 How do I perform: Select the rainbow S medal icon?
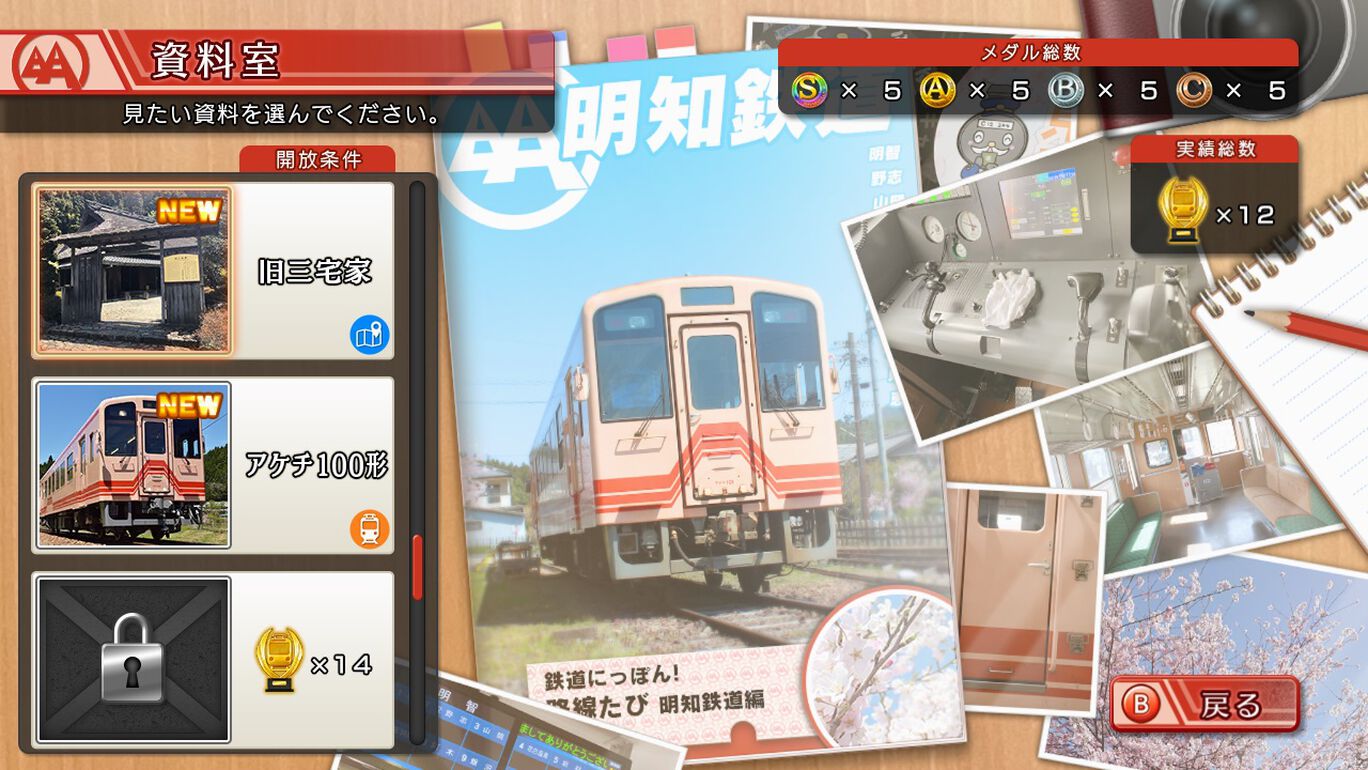(808, 89)
